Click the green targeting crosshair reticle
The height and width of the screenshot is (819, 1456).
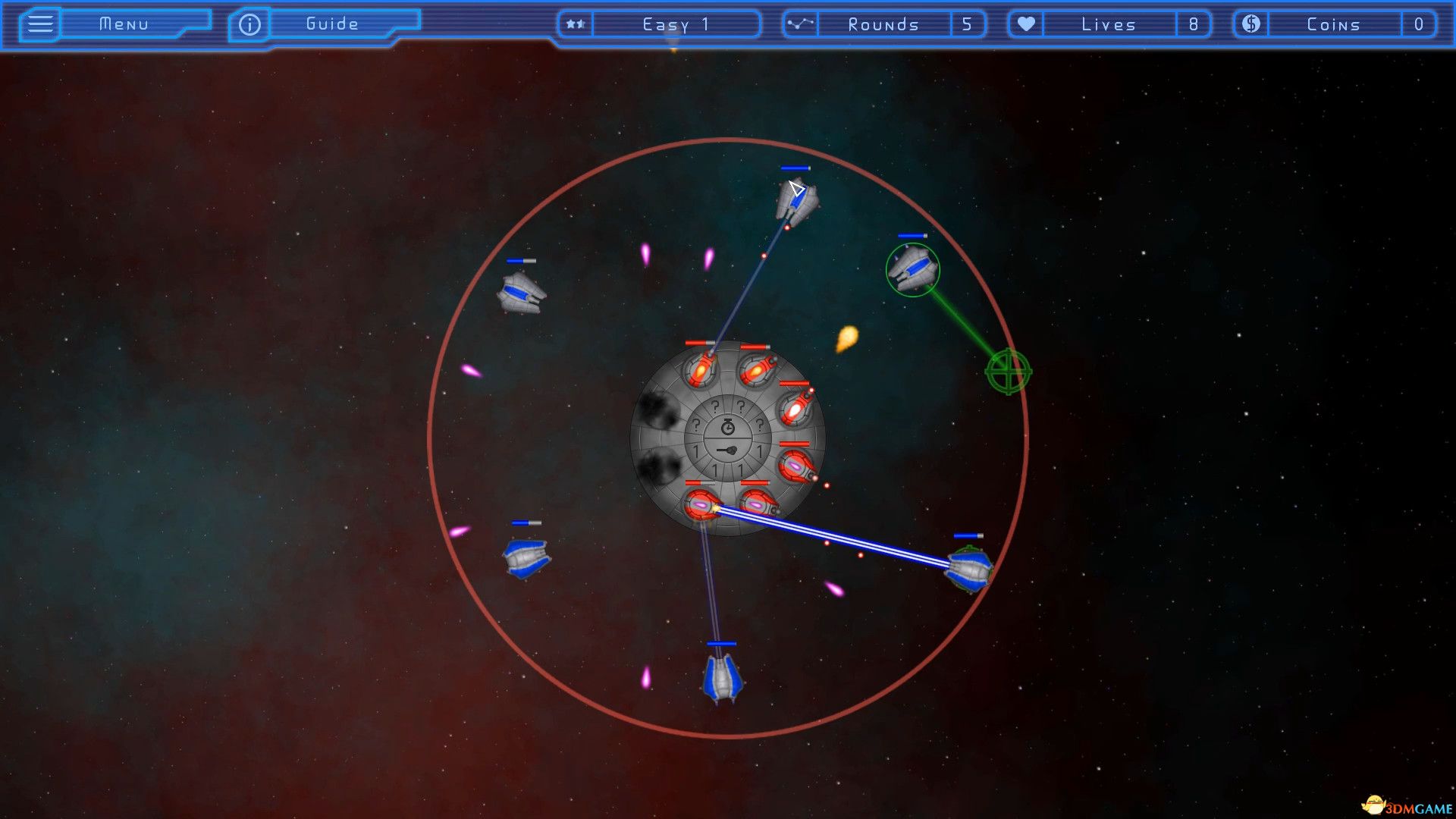(1009, 372)
